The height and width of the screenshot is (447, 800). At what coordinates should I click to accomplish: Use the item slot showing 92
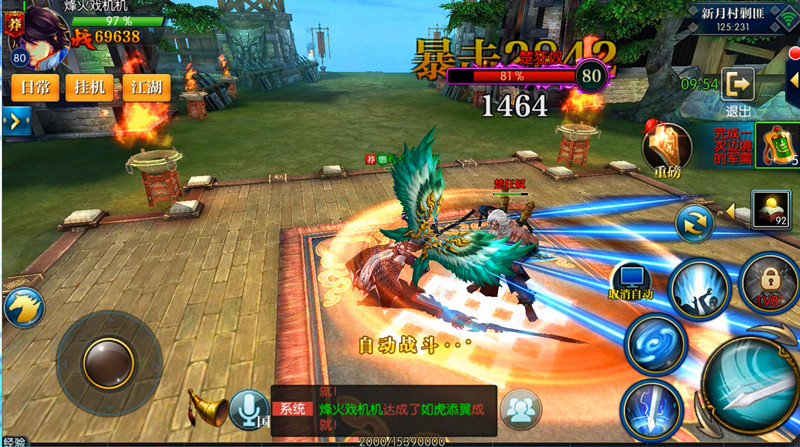(x=769, y=209)
